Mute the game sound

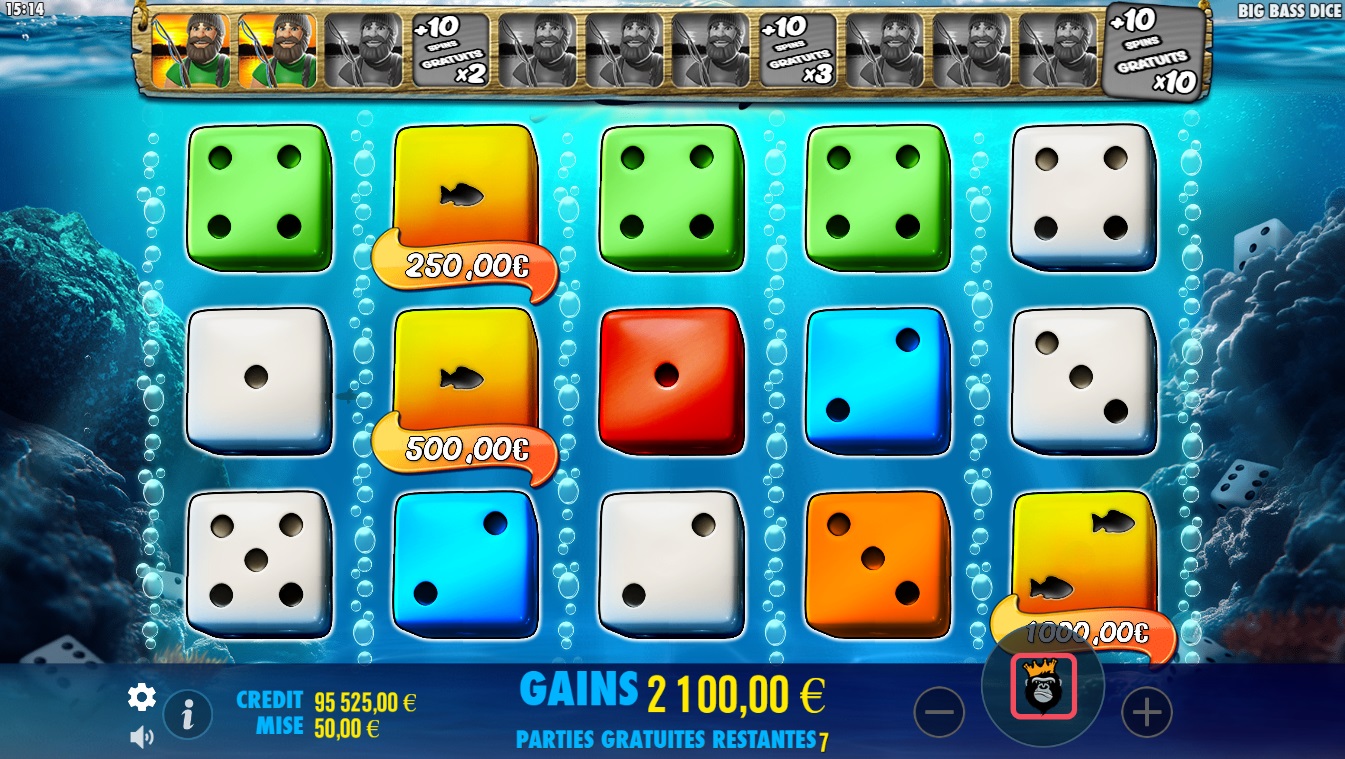click(x=141, y=735)
